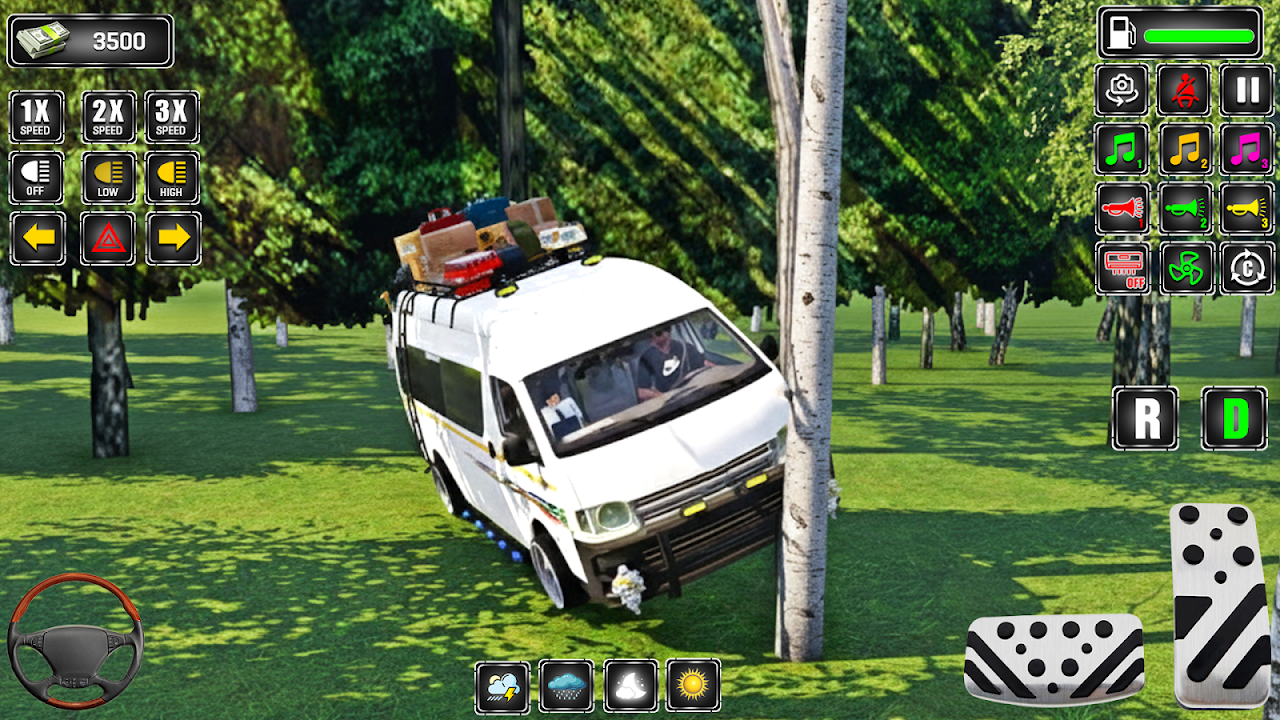This screenshot has height=720, width=1280.
Task: Set the weather to sunny
Action: (x=693, y=686)
